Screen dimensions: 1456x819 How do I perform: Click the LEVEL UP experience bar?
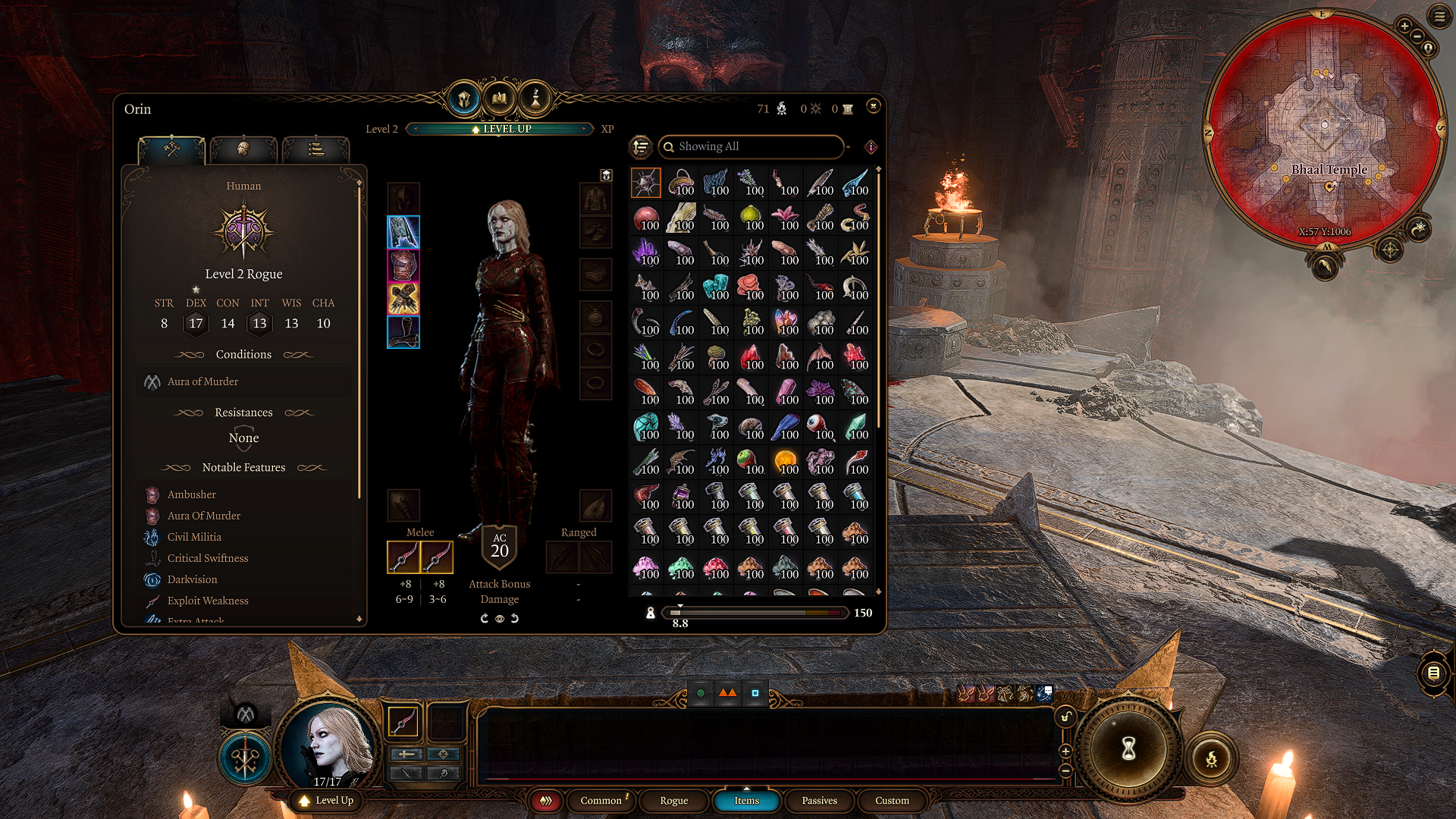(x=500, y=129)
